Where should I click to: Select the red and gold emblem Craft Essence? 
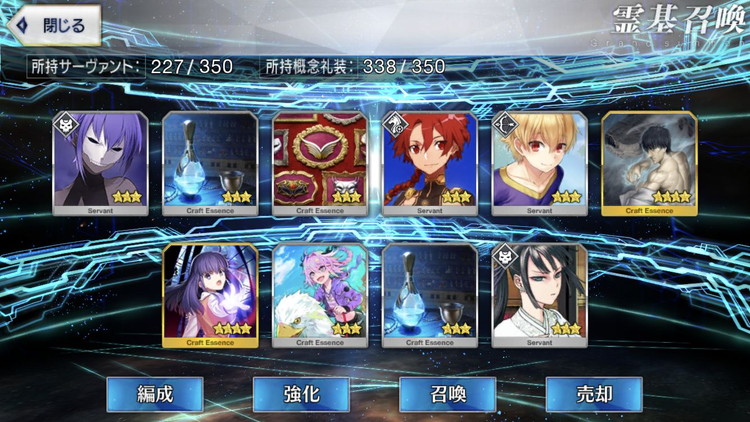click(320, 163)
